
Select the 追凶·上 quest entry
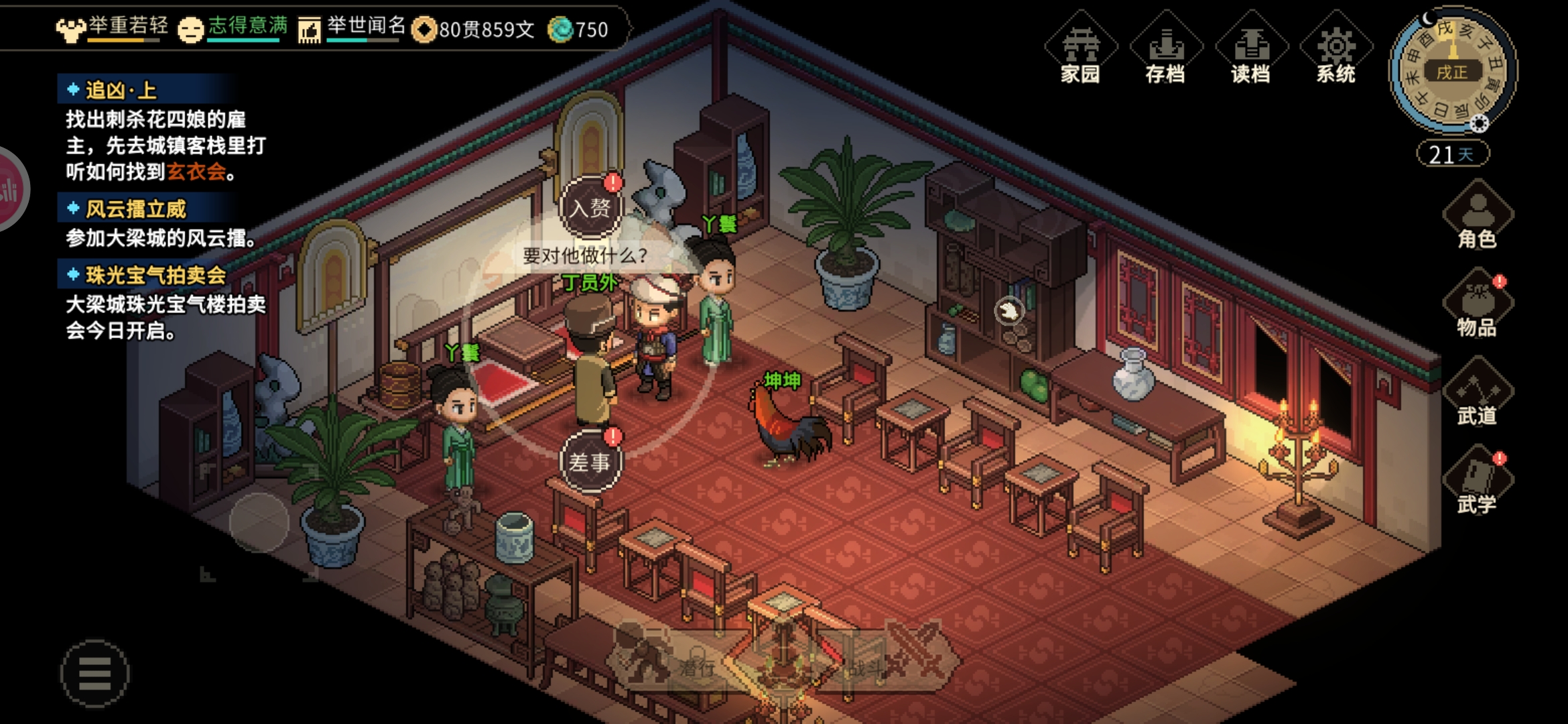(121, 90)
